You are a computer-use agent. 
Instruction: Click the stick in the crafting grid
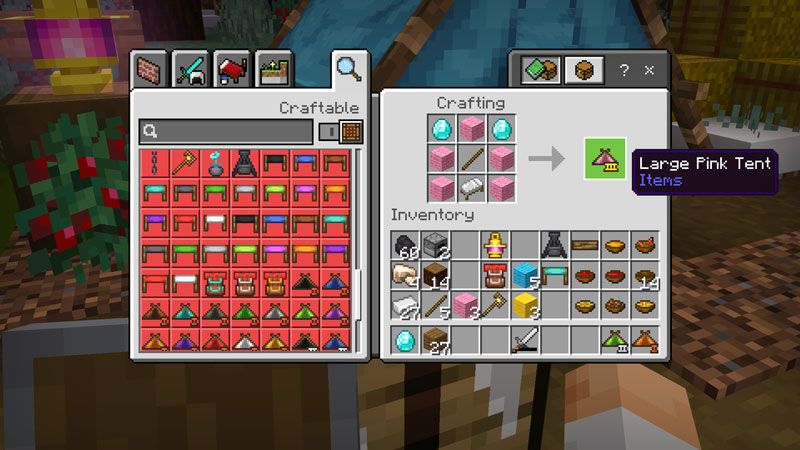coord(471,158)
